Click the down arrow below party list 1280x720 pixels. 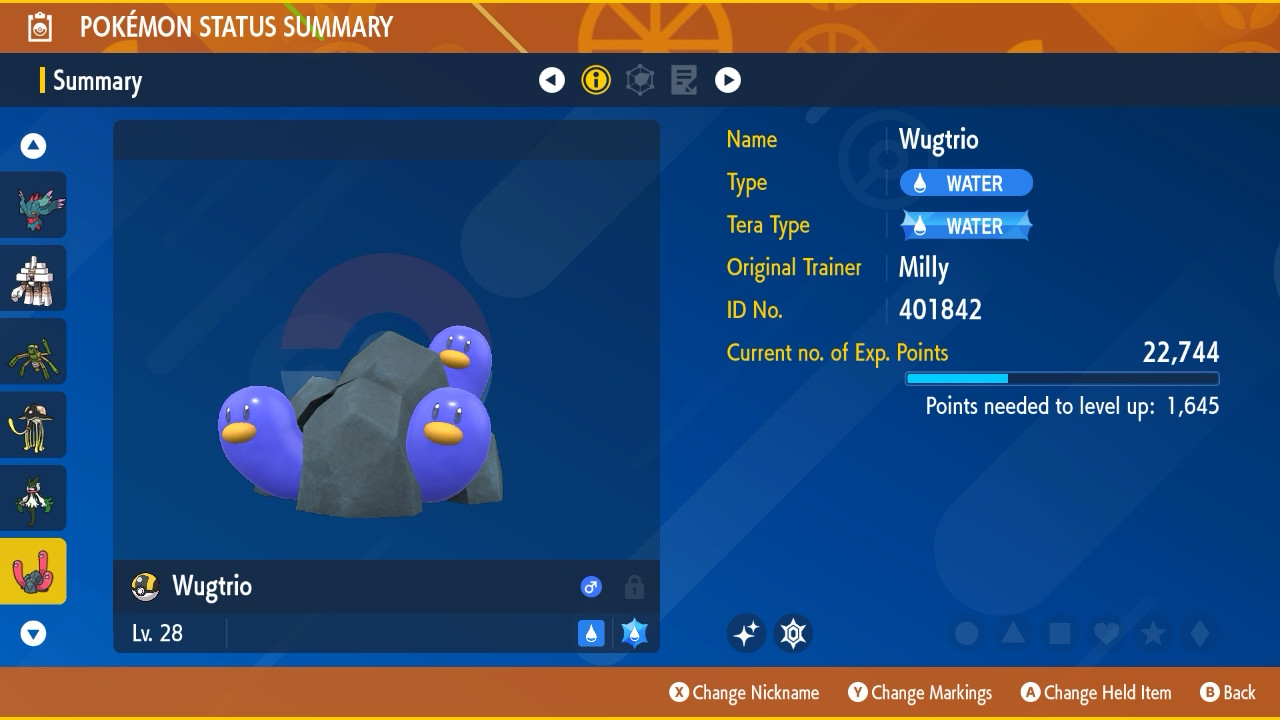(x=34, y=633)
